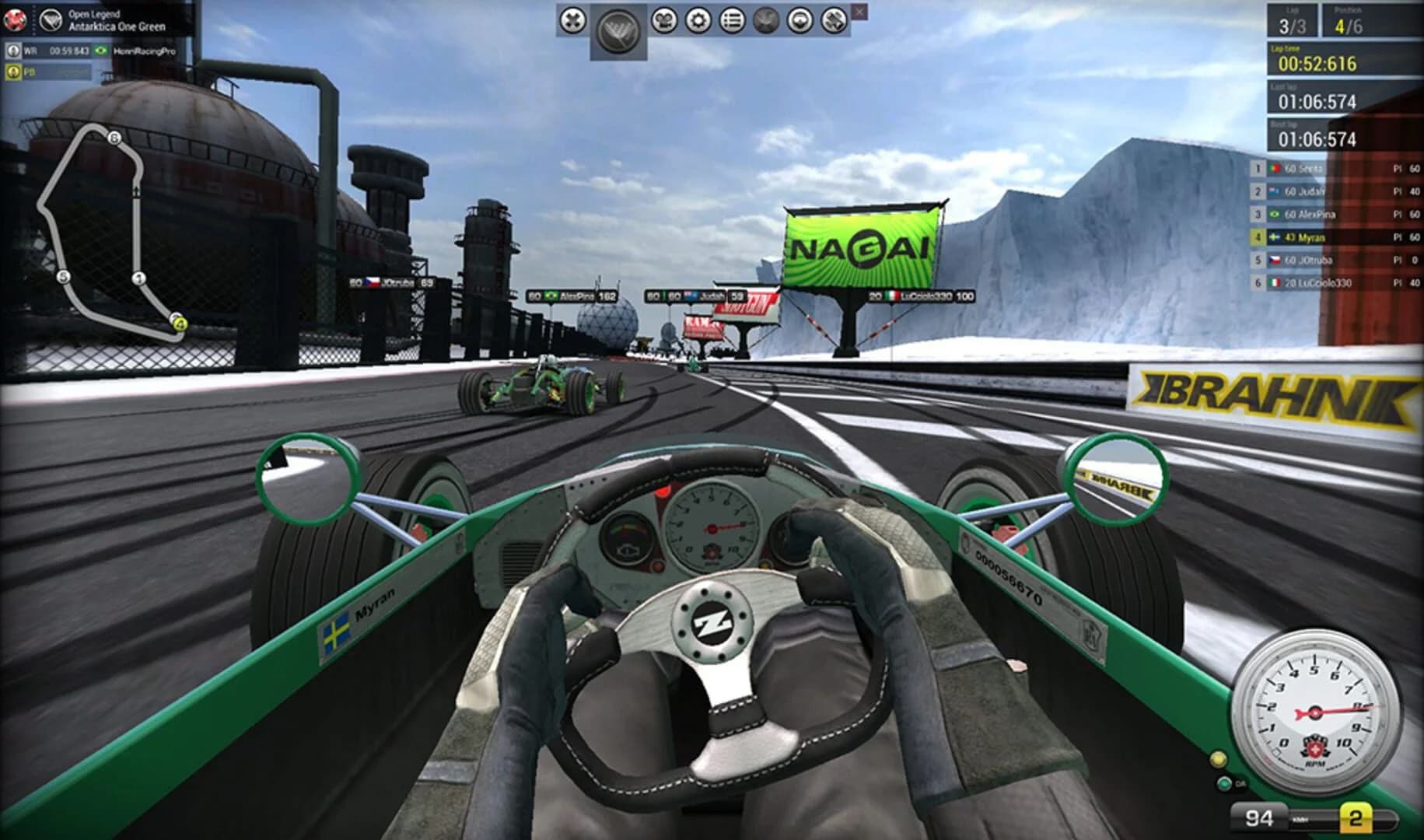The width and height of the screenshot is (1424, 840).
Task: Select the Lap counter tab showing 3/3
Action: tap(1293, 20)
